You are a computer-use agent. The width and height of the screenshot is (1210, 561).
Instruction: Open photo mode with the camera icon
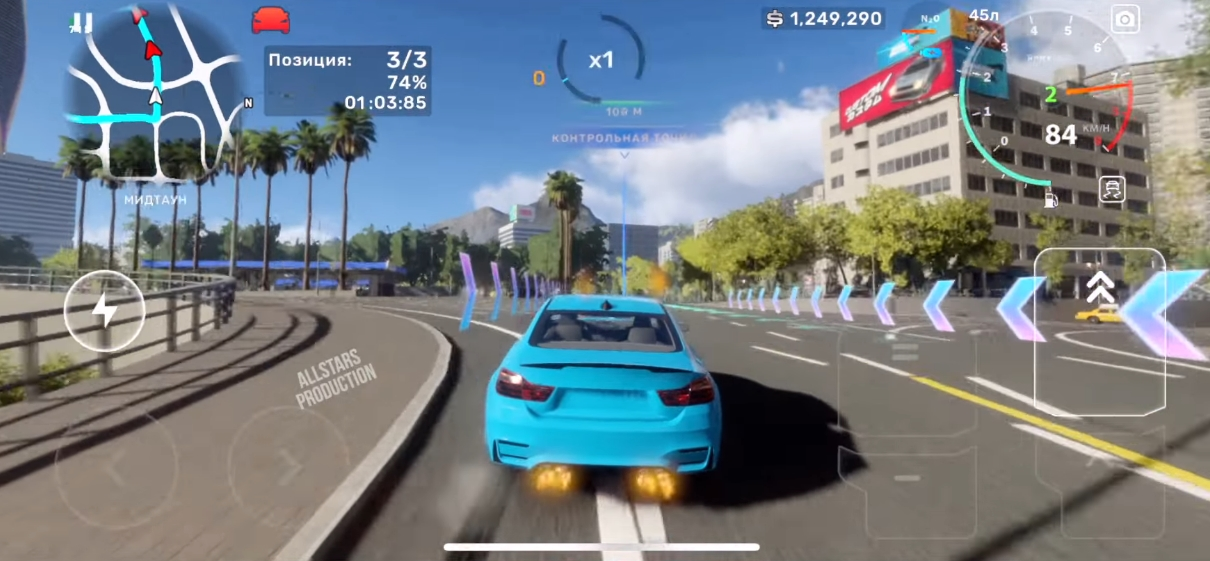click(x=1125, y=20)
